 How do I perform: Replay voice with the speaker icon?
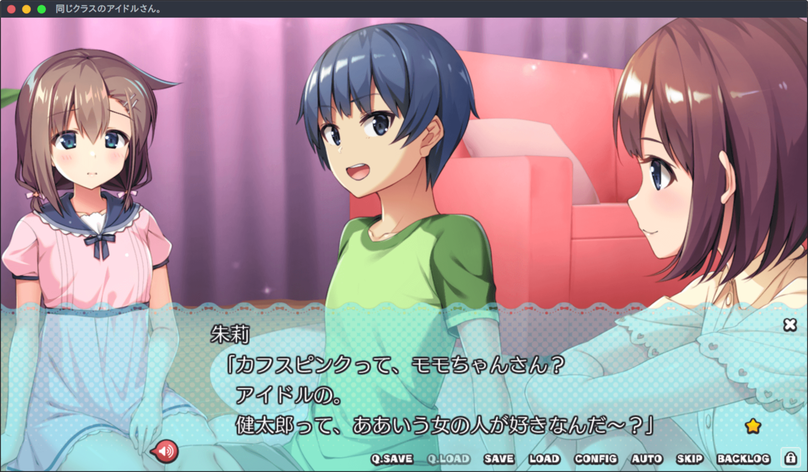tap(163, 452)
